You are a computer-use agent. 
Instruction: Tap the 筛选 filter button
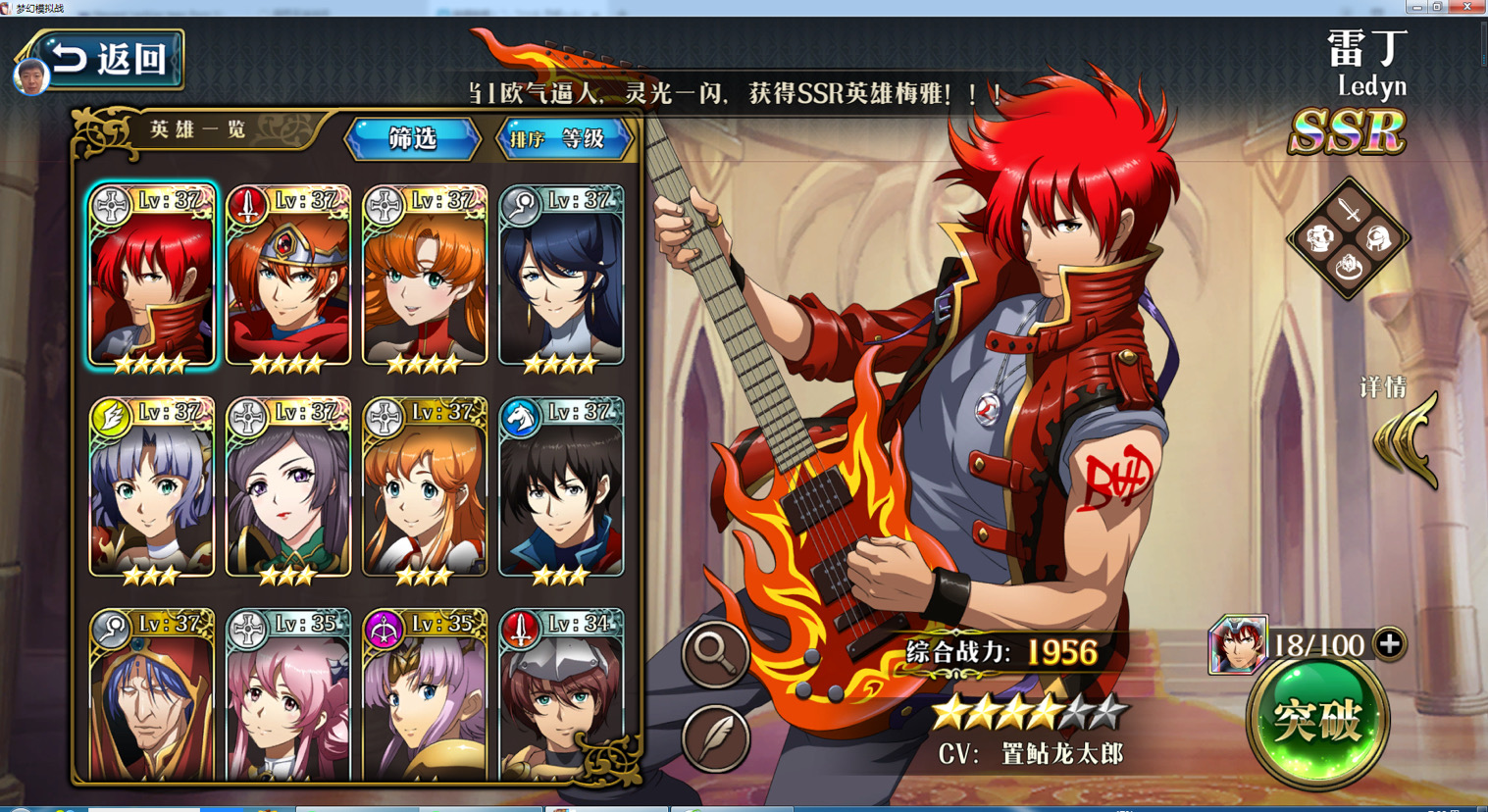(x=413, y=139)
